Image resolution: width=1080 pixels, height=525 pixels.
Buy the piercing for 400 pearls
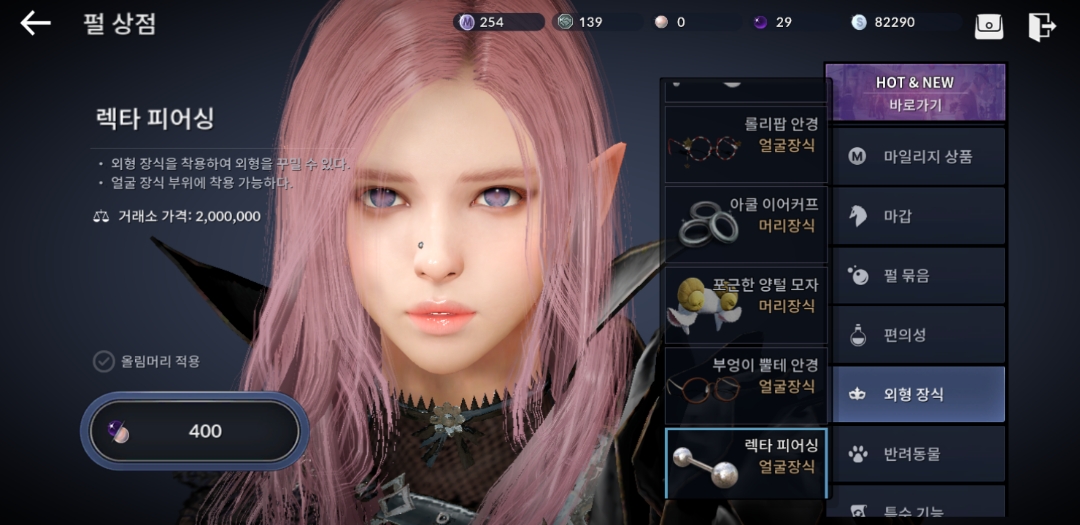click(x=194, y=432)
